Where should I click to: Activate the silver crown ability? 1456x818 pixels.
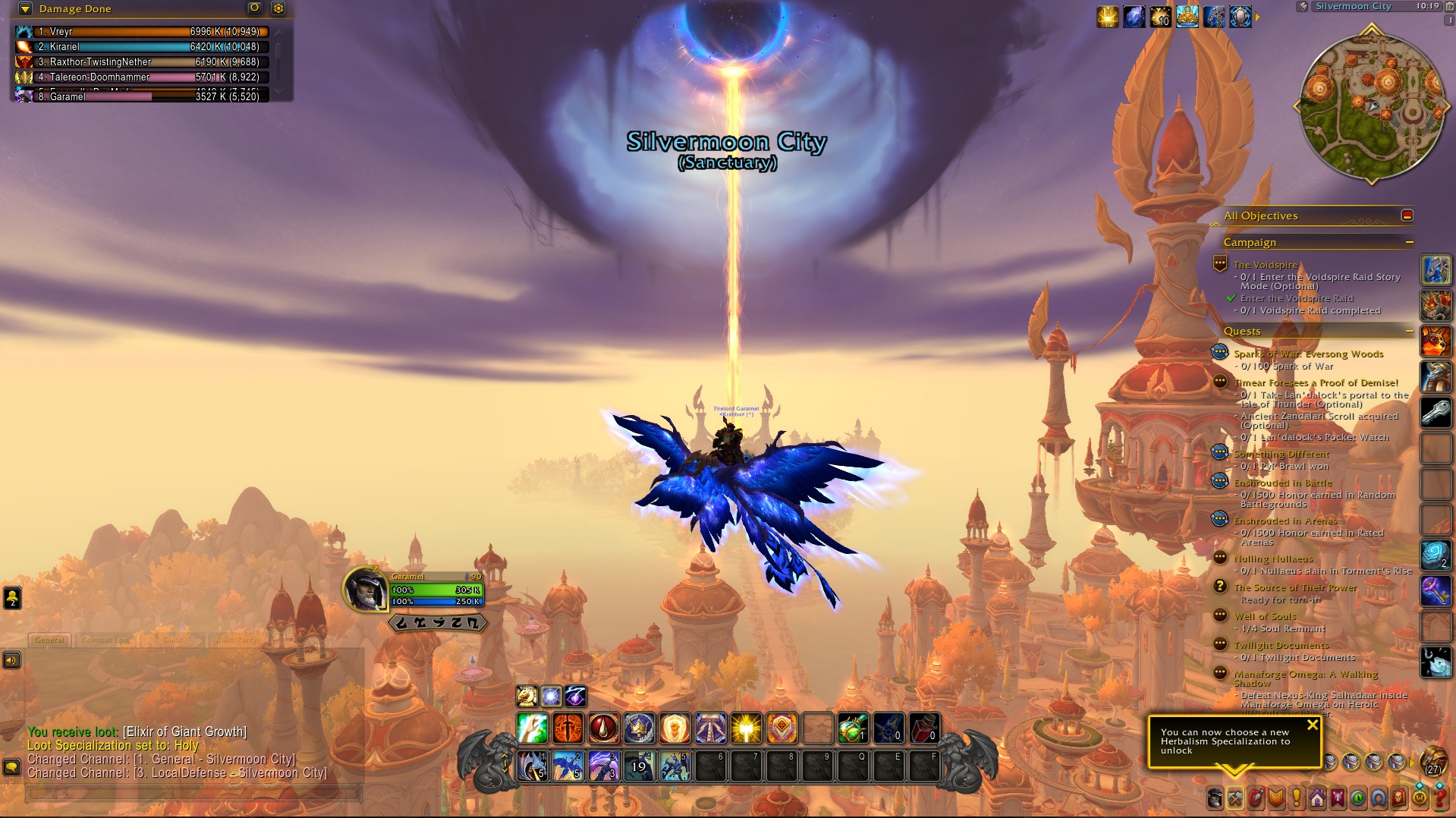[639, 728]
